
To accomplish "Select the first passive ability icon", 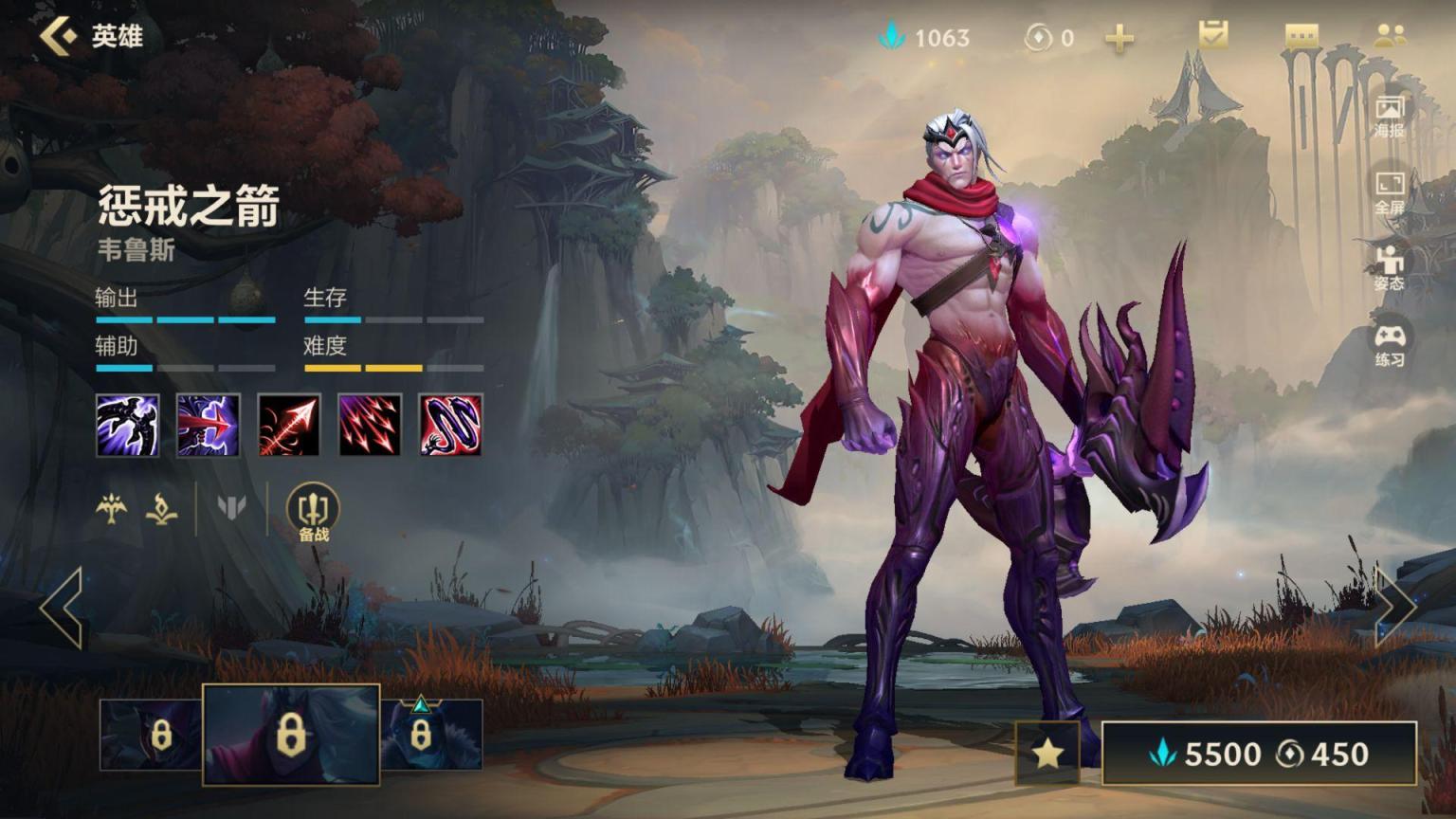I will click(x=128, y=426).
